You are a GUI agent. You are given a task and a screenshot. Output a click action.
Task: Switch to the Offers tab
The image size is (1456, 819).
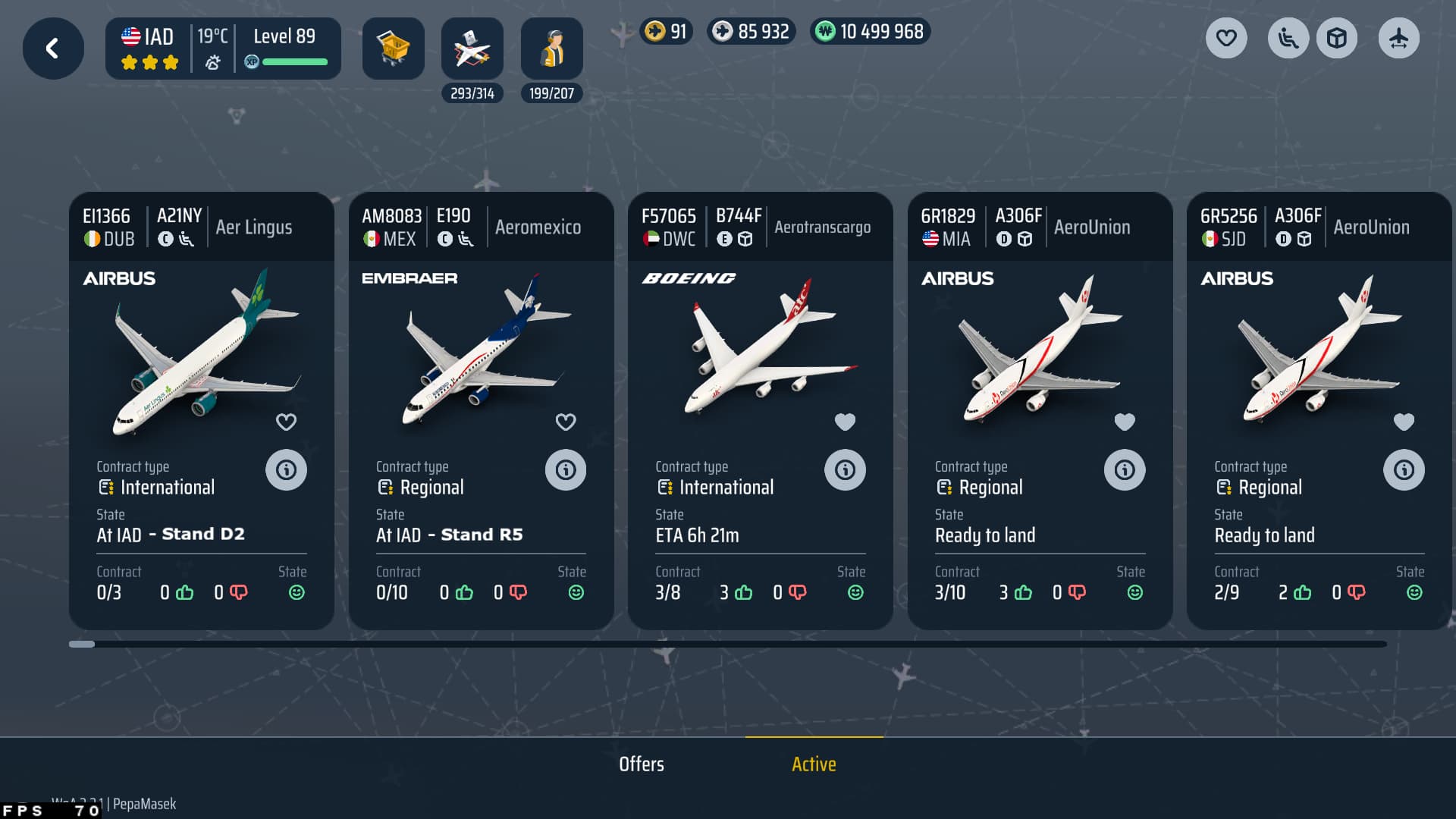pos(642,764)
